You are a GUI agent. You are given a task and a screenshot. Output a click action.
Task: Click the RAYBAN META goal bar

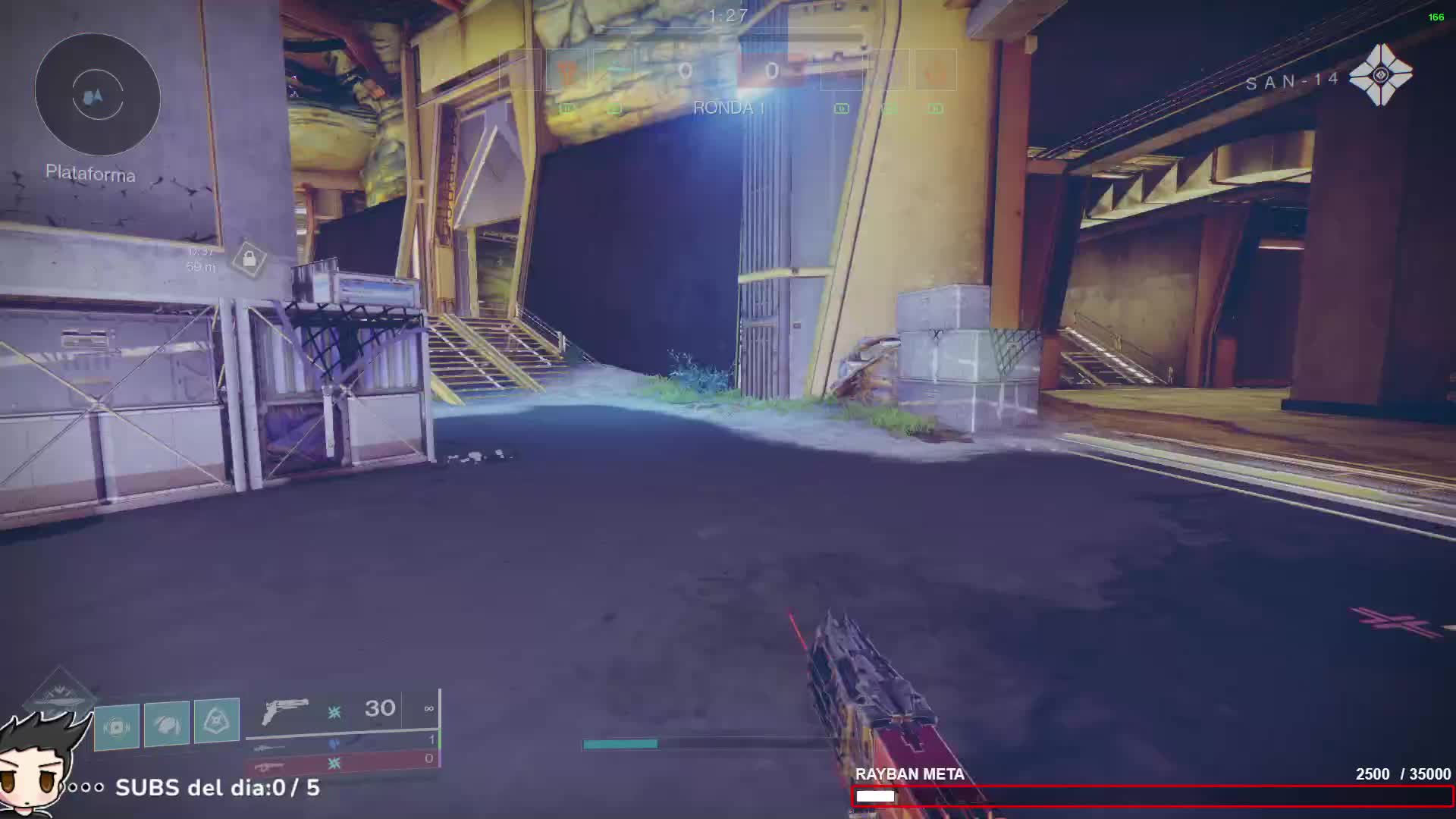coord(1152,795)
